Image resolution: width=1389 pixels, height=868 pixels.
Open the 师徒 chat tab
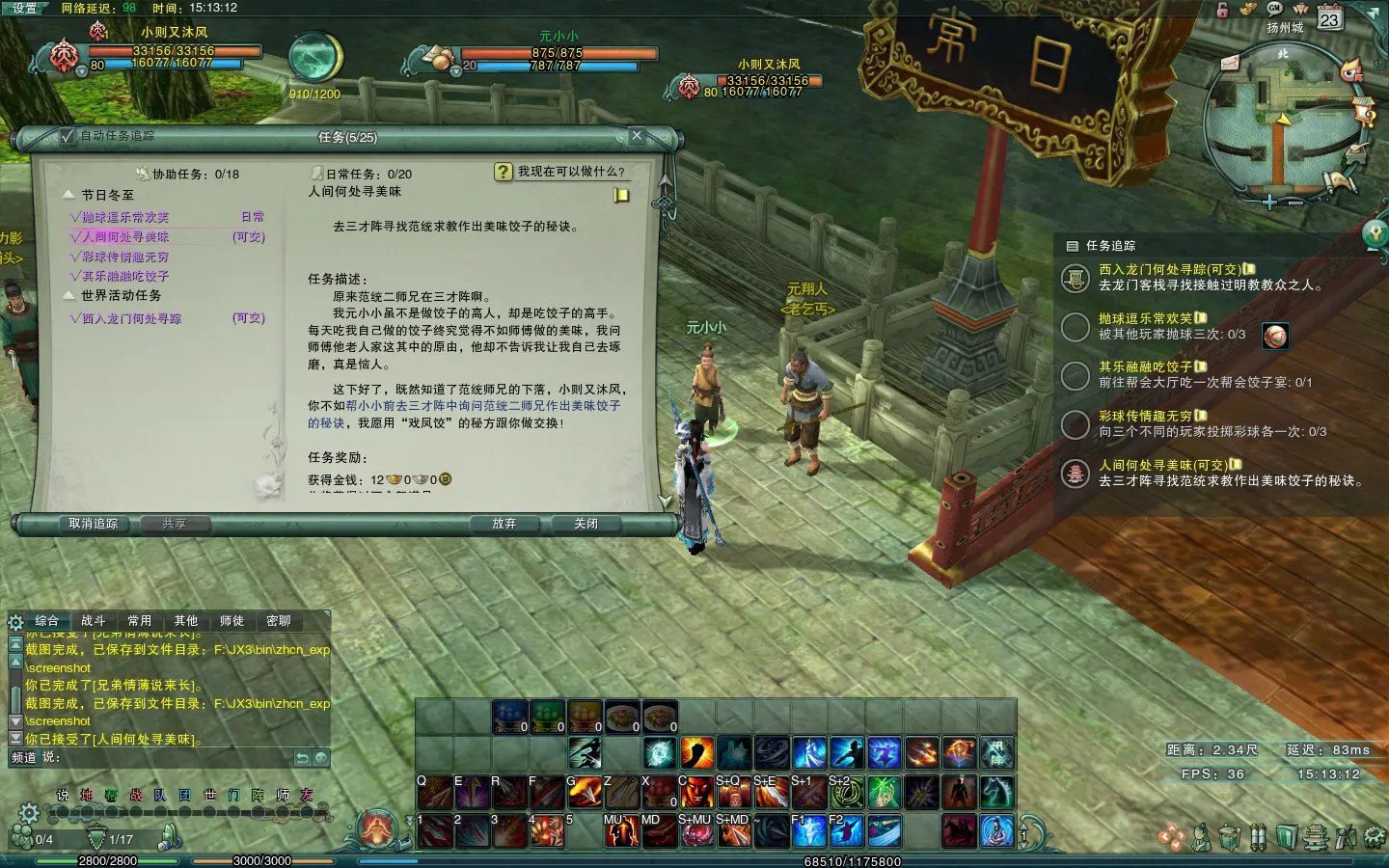point(231,621)
